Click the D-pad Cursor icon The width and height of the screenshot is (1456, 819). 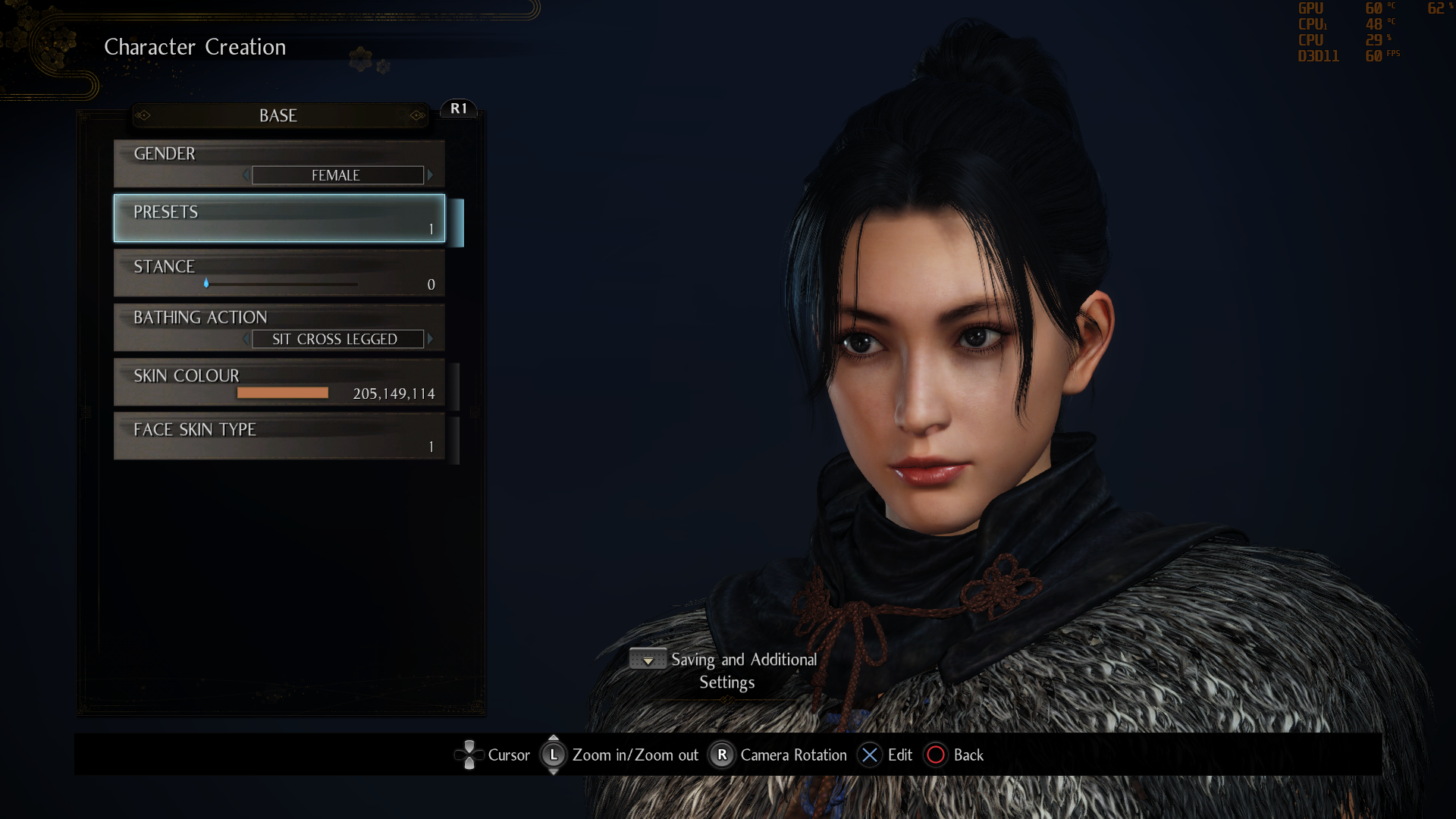(469, 755)
